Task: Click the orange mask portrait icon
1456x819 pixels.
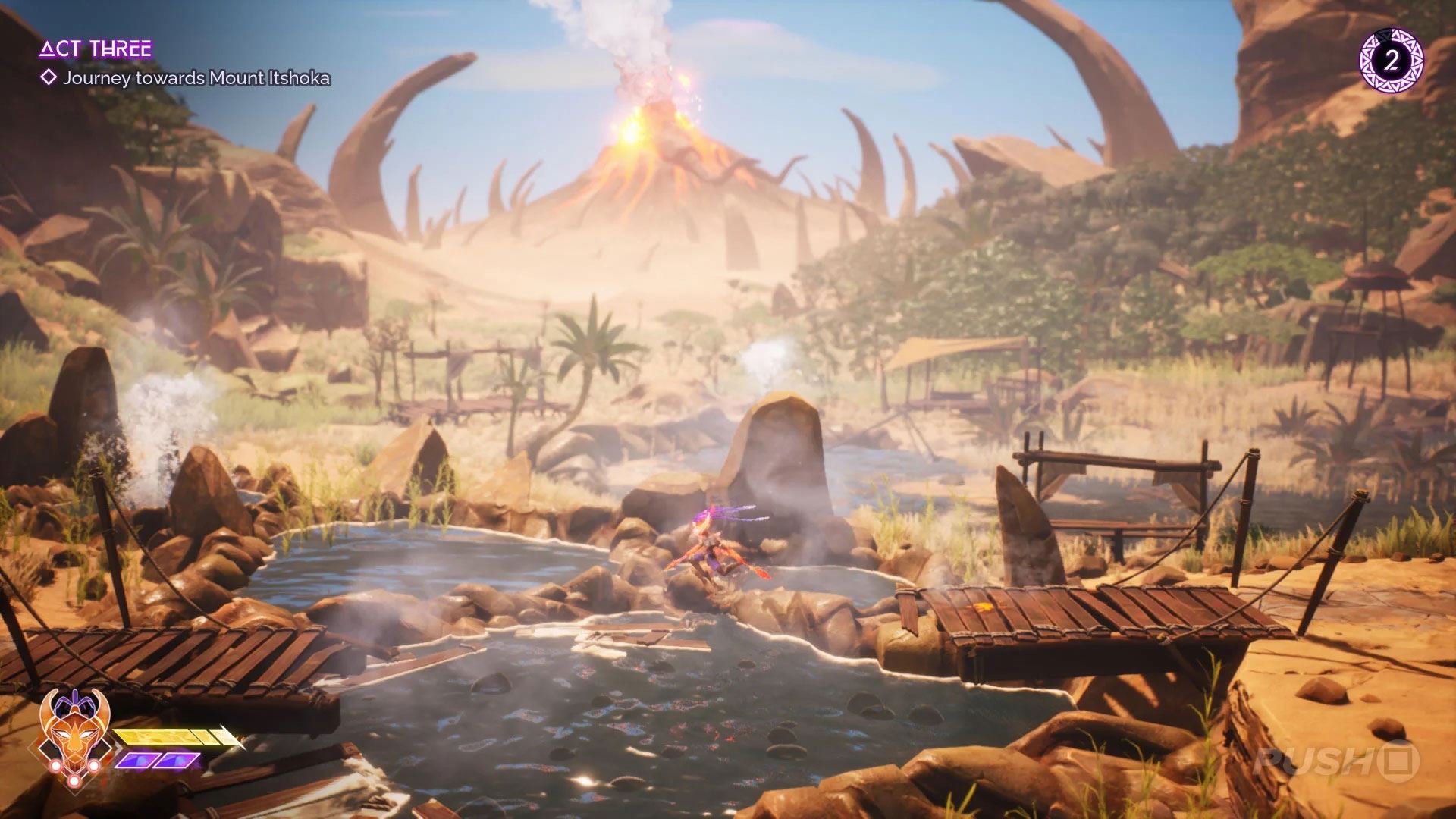Action: click(75, 731)
